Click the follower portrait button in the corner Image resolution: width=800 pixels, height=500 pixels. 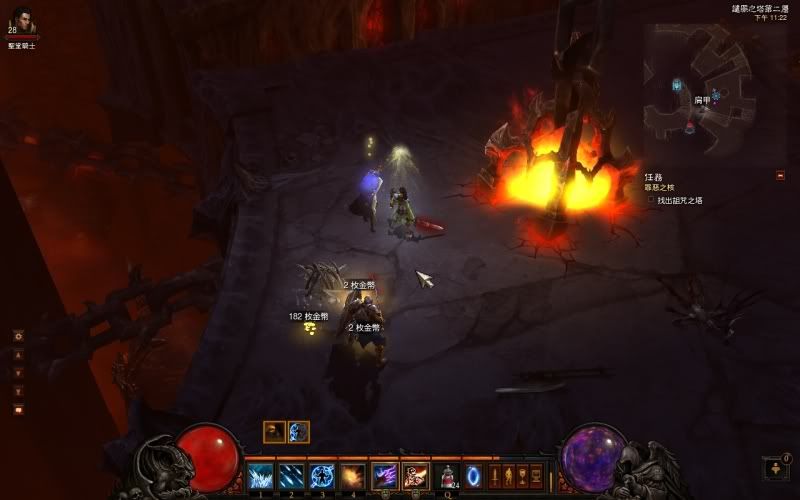(x=778, y=468)
